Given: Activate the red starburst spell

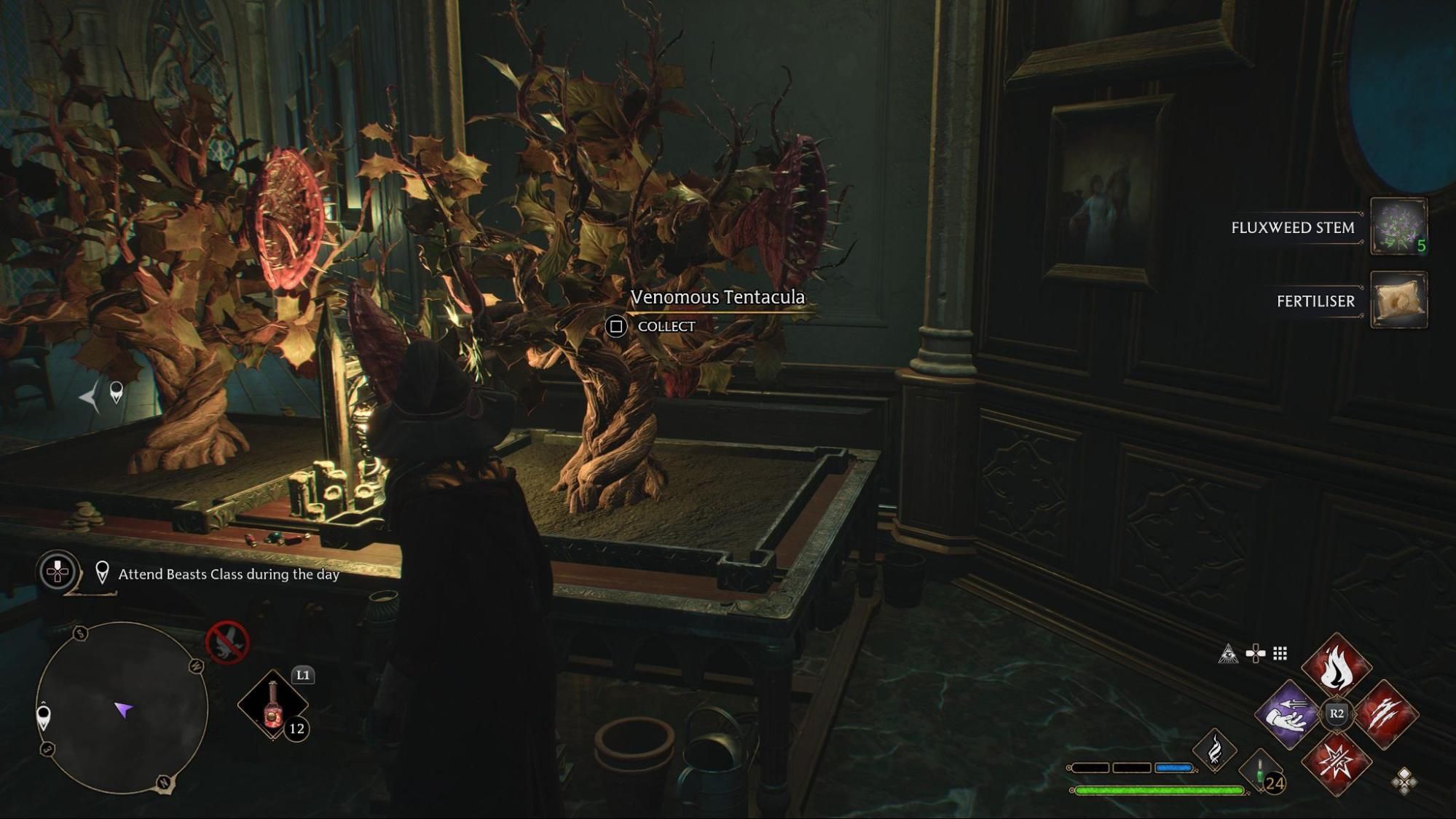Looking at the screenshot, I should pyautogui.click(x=1336, y=762).
